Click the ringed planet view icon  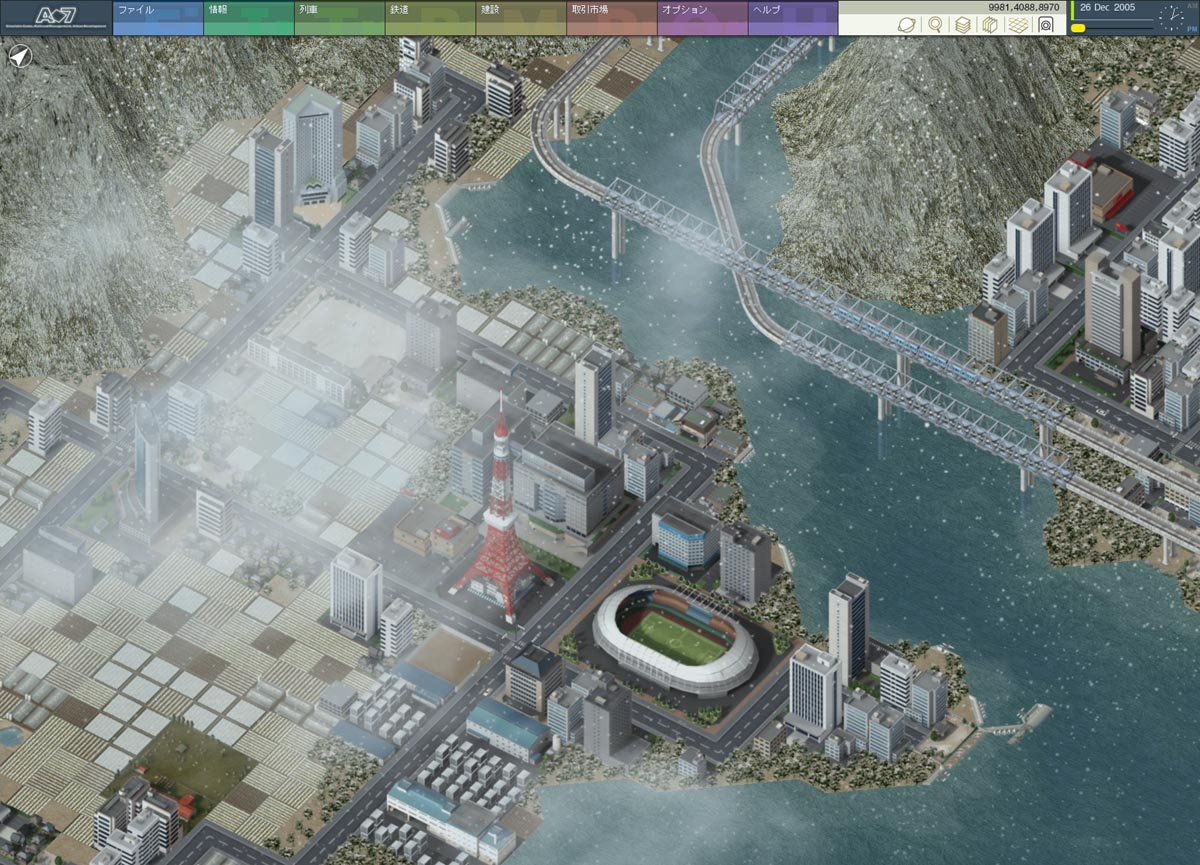click(x=907, y=25)
